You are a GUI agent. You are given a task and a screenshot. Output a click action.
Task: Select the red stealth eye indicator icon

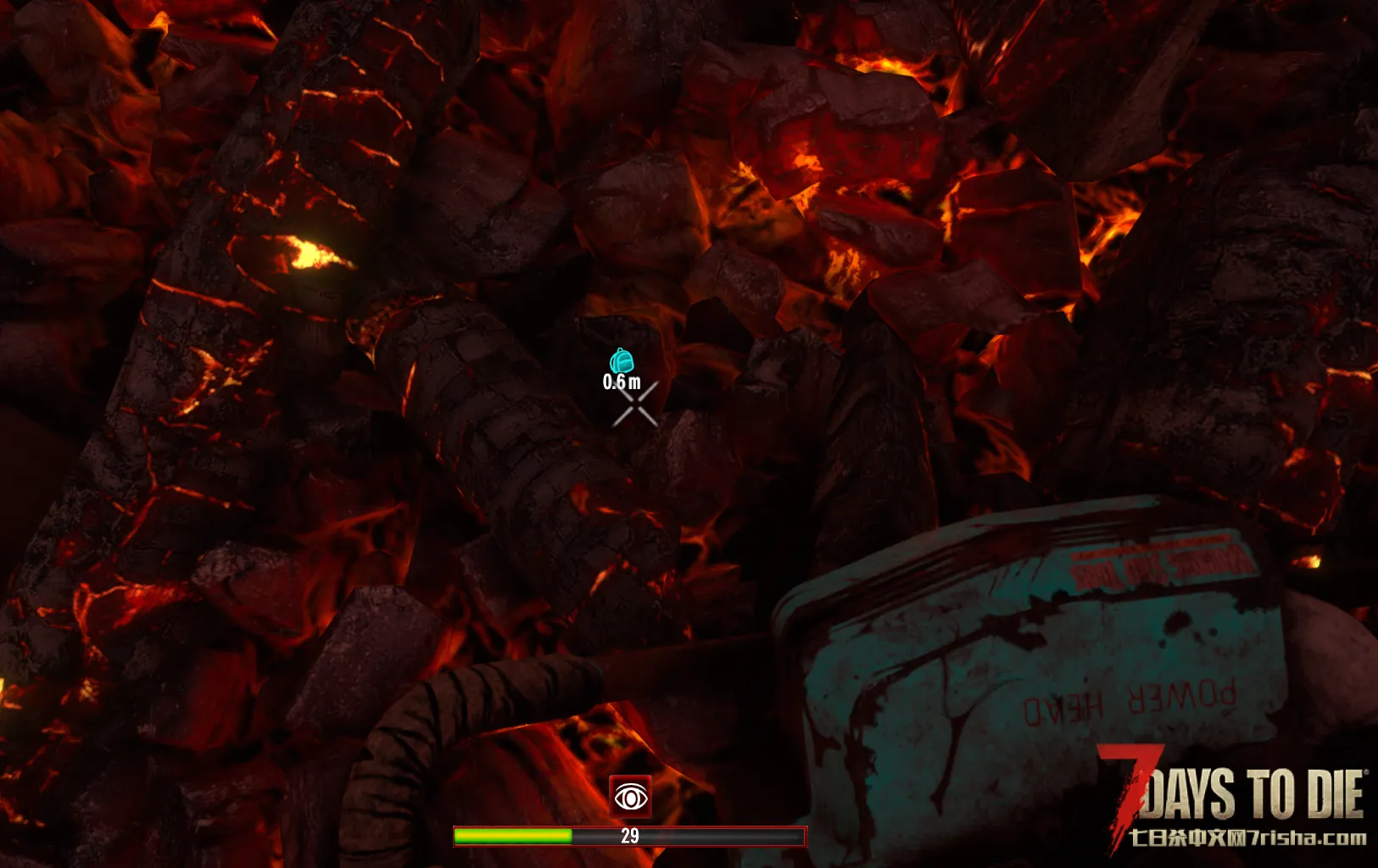(x=630, y=797)
